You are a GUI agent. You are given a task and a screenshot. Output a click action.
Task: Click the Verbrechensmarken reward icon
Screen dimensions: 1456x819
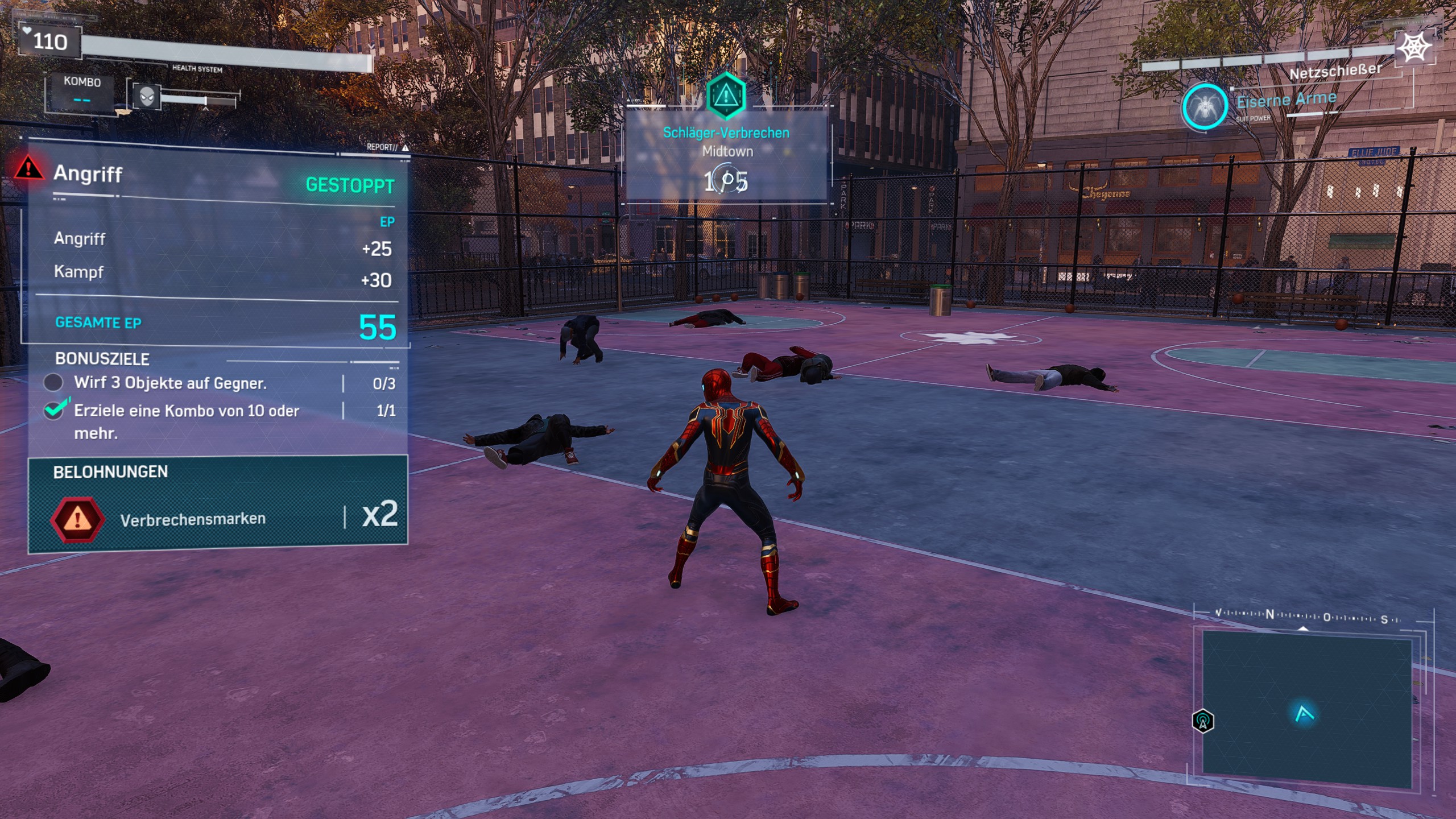77,519
